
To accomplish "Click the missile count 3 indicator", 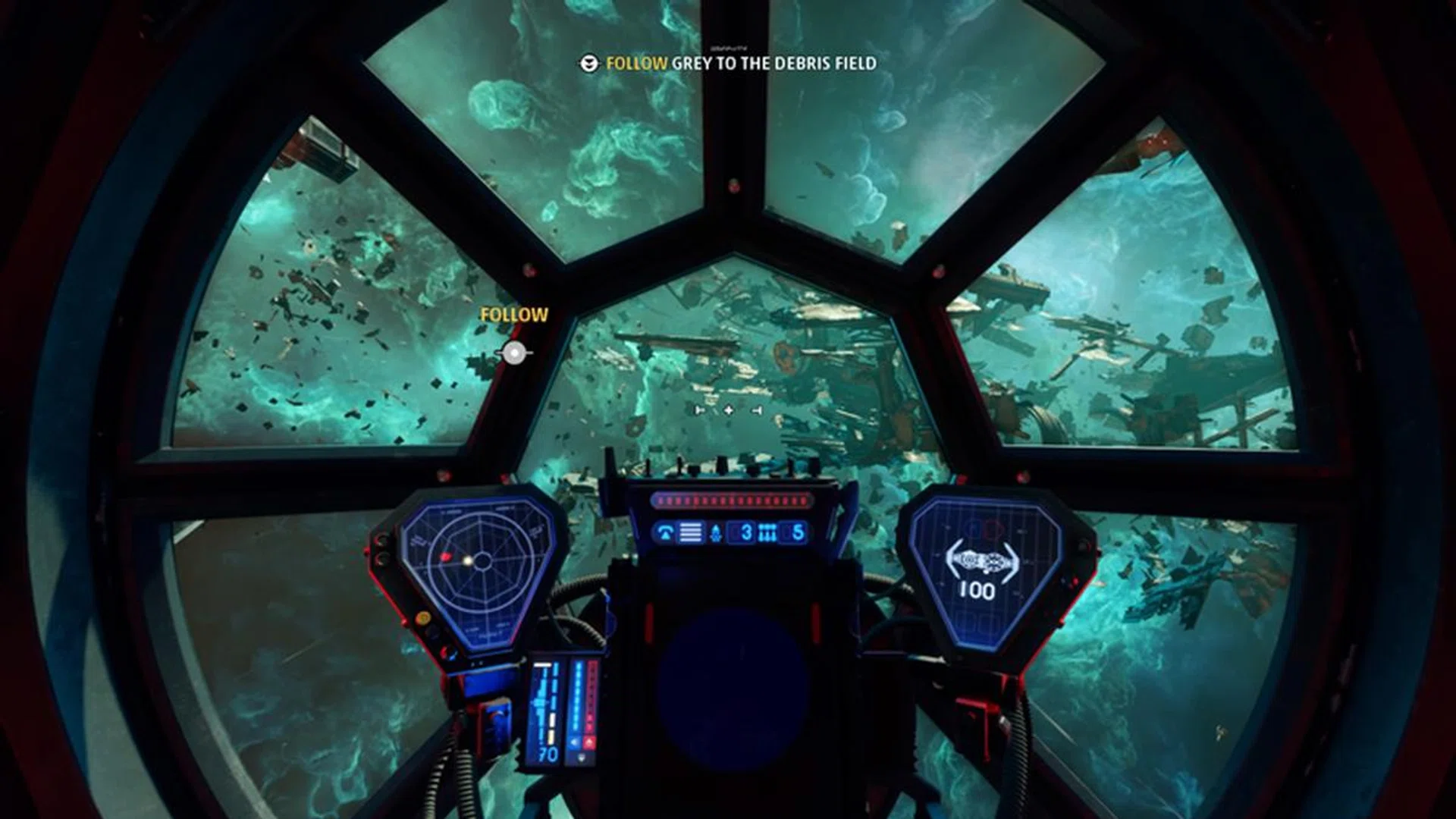I will pyautogui.click(x=745, y=533).
